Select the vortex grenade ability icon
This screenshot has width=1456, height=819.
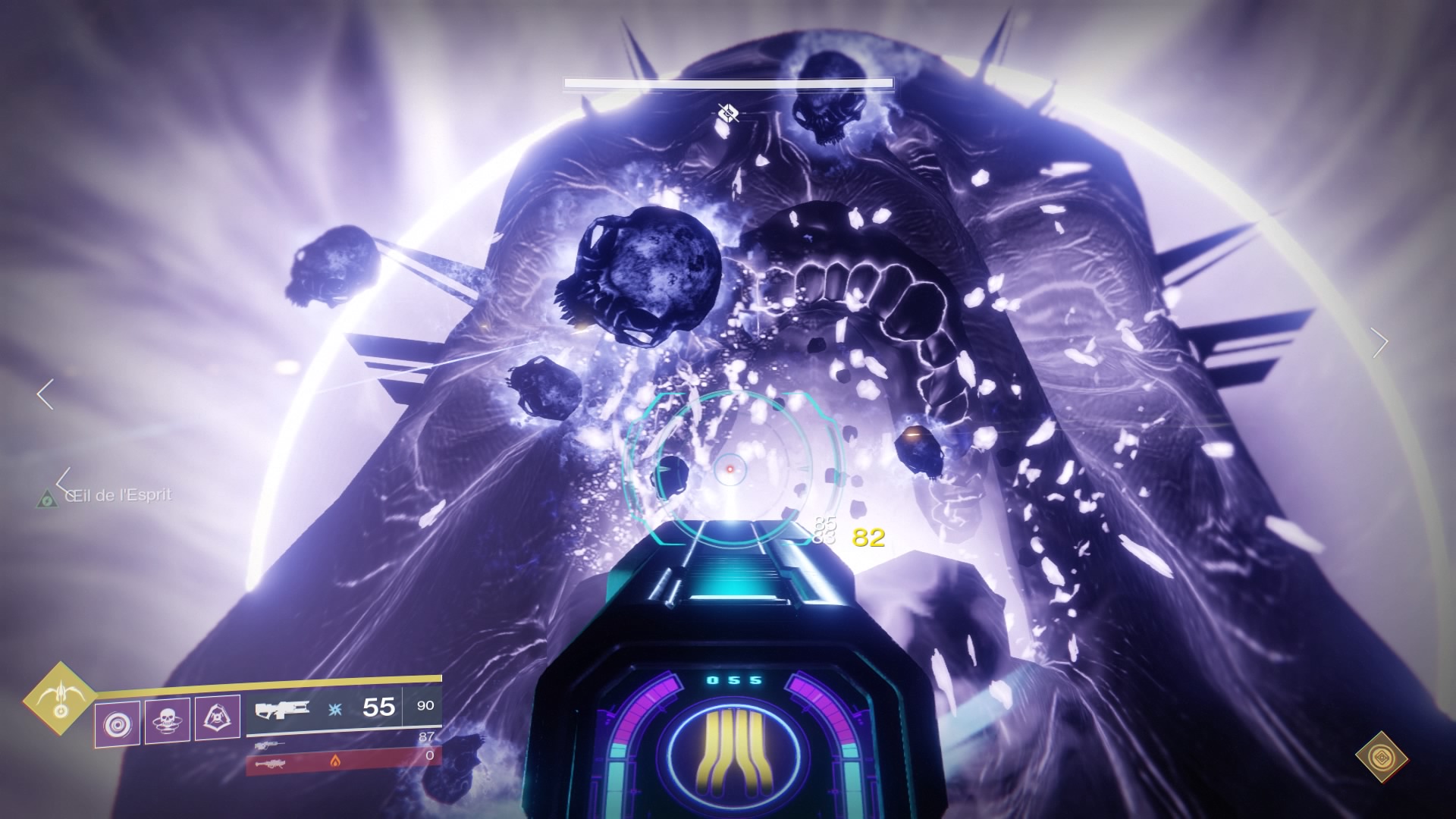point(118,723)
